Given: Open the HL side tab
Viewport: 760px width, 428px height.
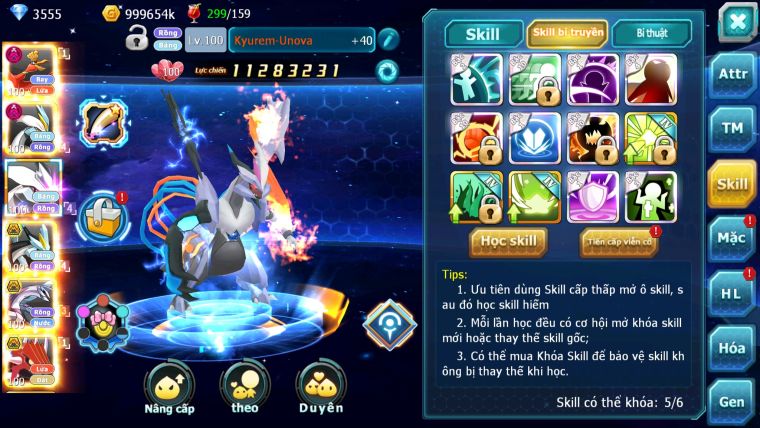Looking at the screenshot, I should 732,293.
